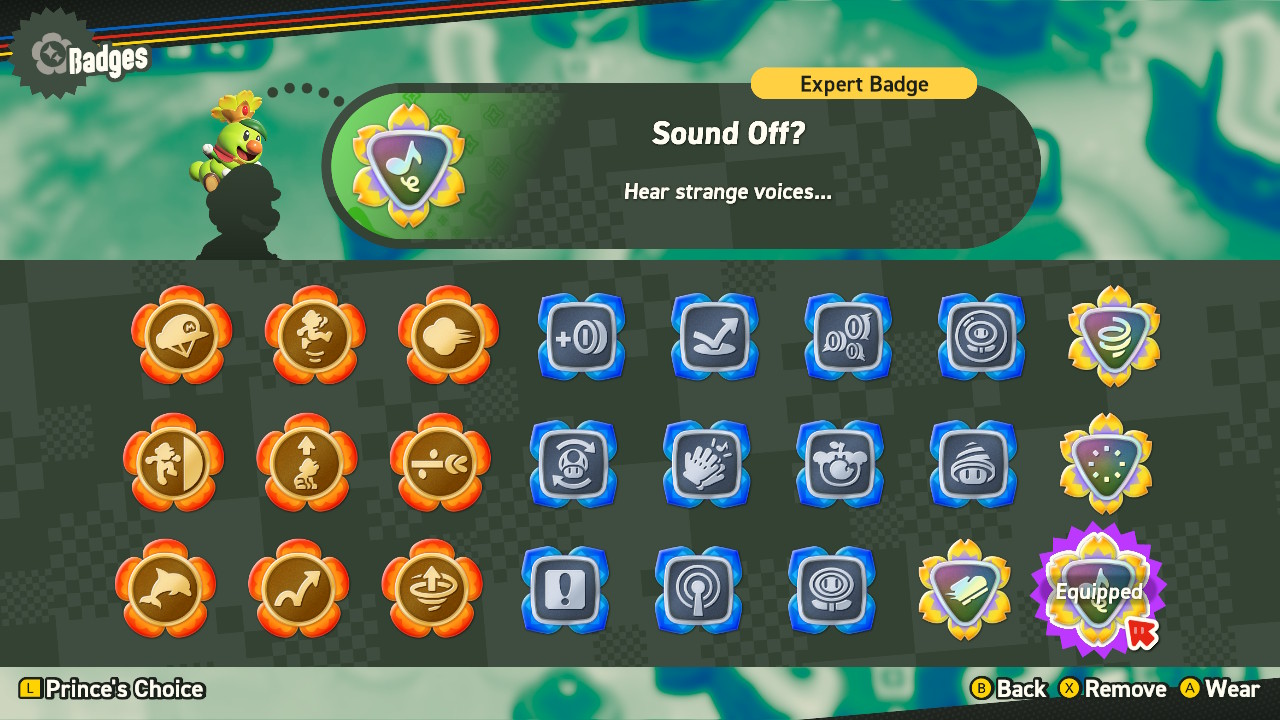1280x720 pixels.
Task: Select the clapping hands boost badge
Action: point(707,465)
